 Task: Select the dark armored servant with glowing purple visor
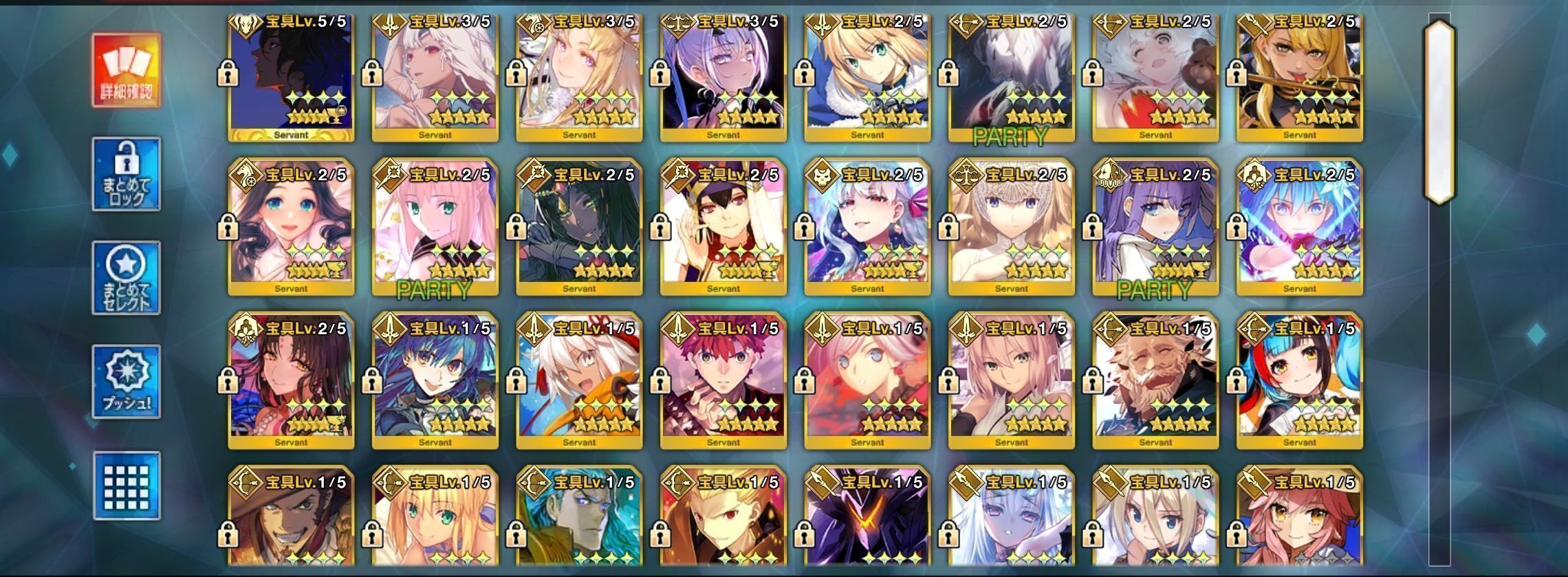pyautogui.click(x=867, y=523)
